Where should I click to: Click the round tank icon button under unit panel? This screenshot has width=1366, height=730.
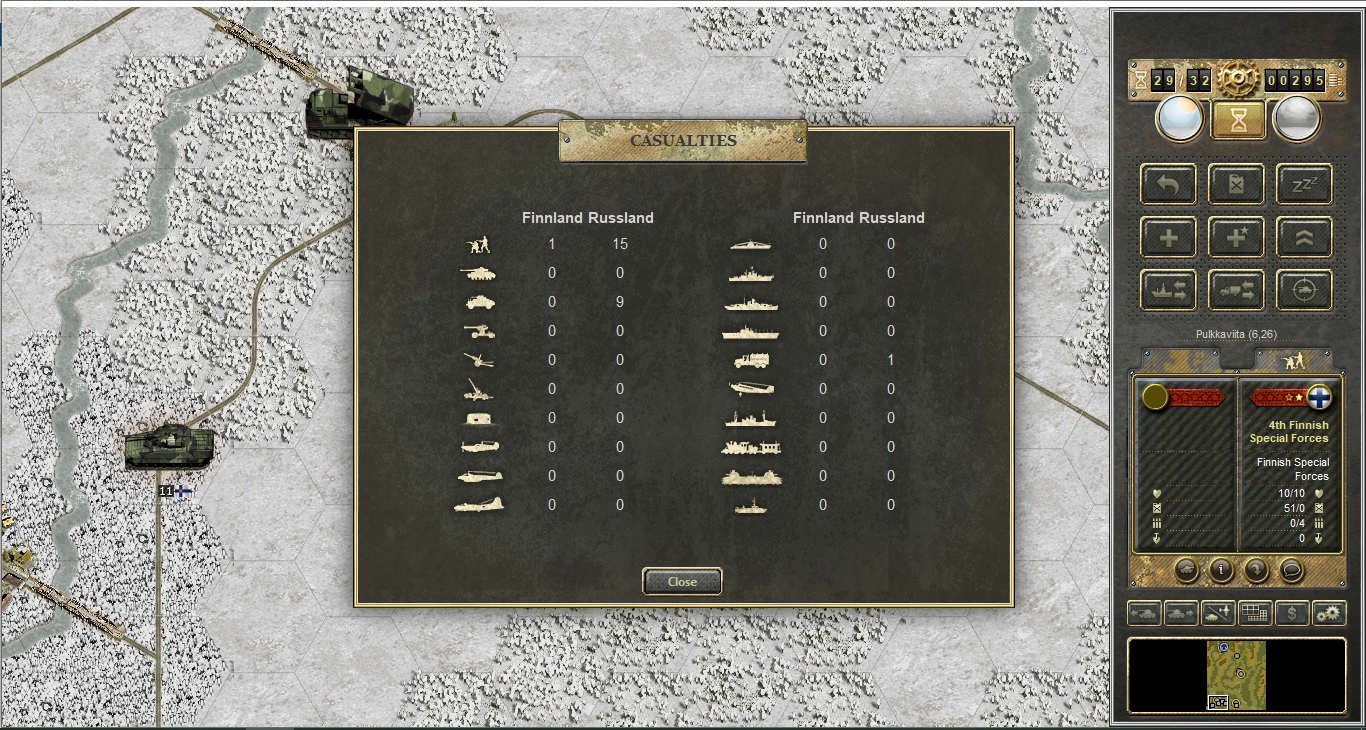coord(1185,570)
